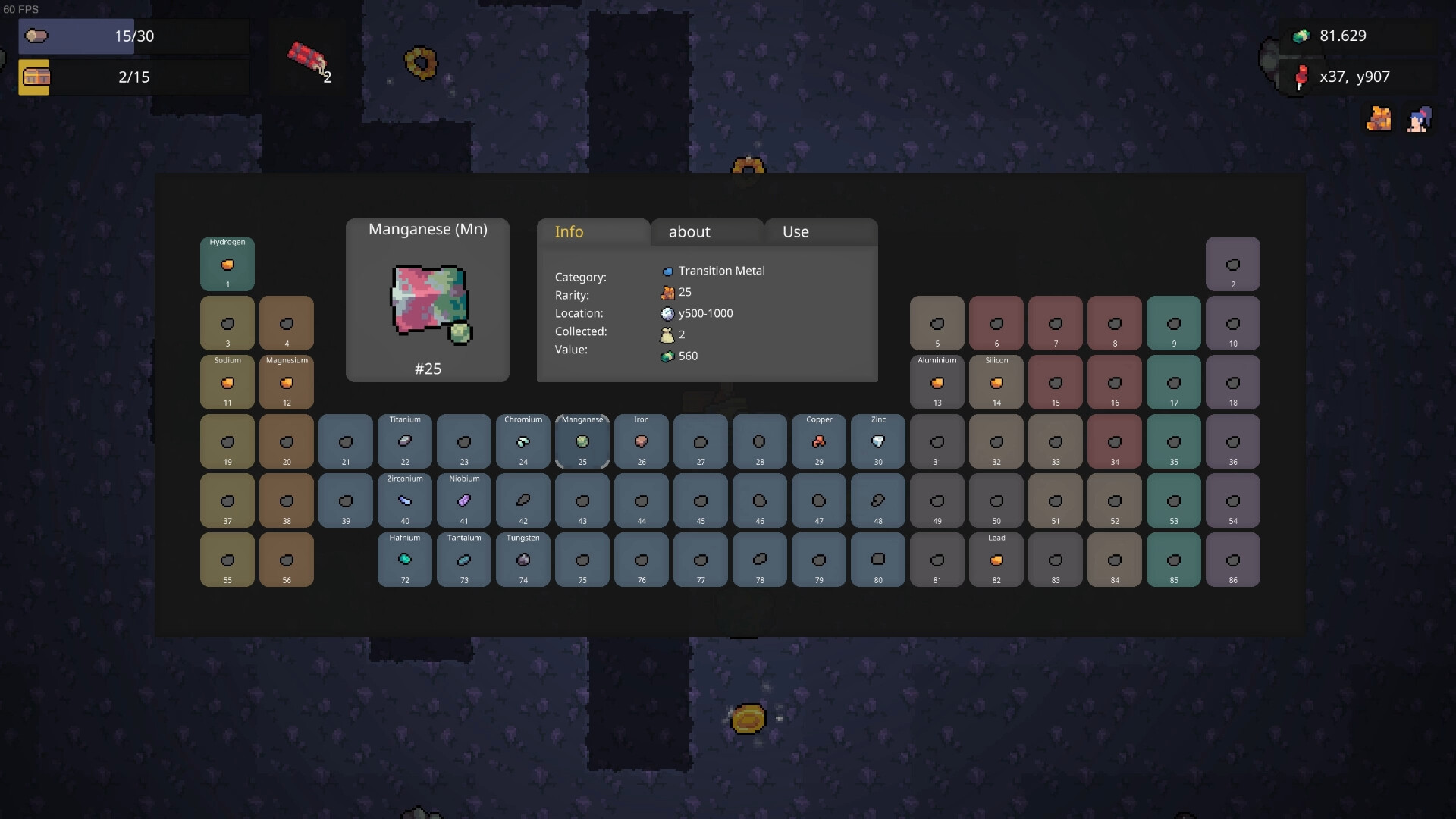Select the Zirconium tile
1456x819 pixels.
(x=405, y=500)
